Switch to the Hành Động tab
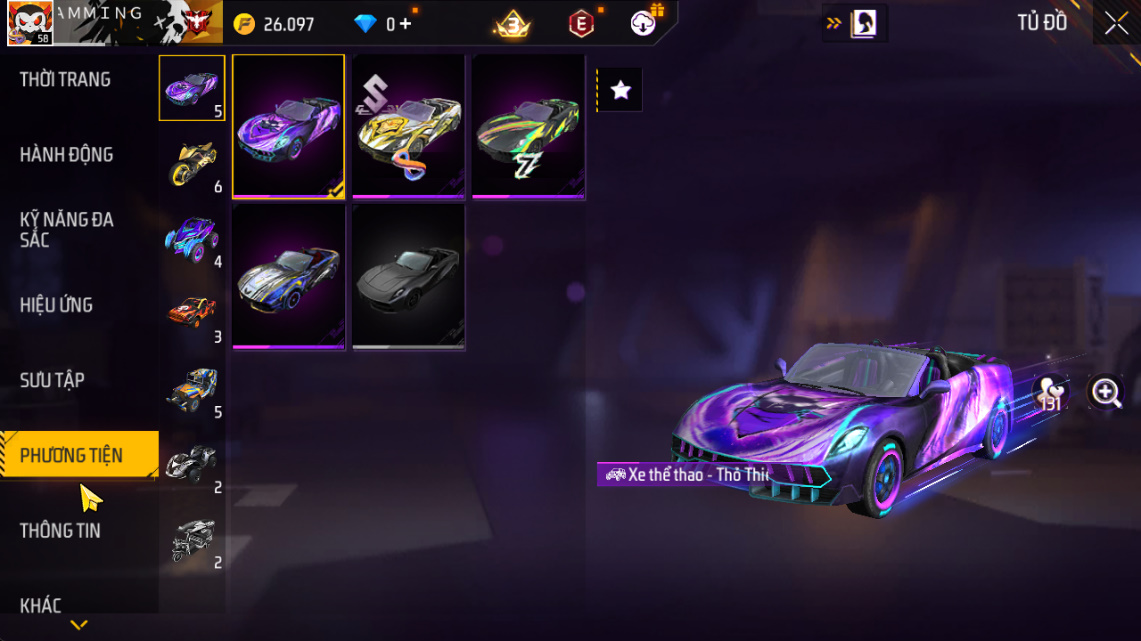1141x641 pixels. [67, 155]
